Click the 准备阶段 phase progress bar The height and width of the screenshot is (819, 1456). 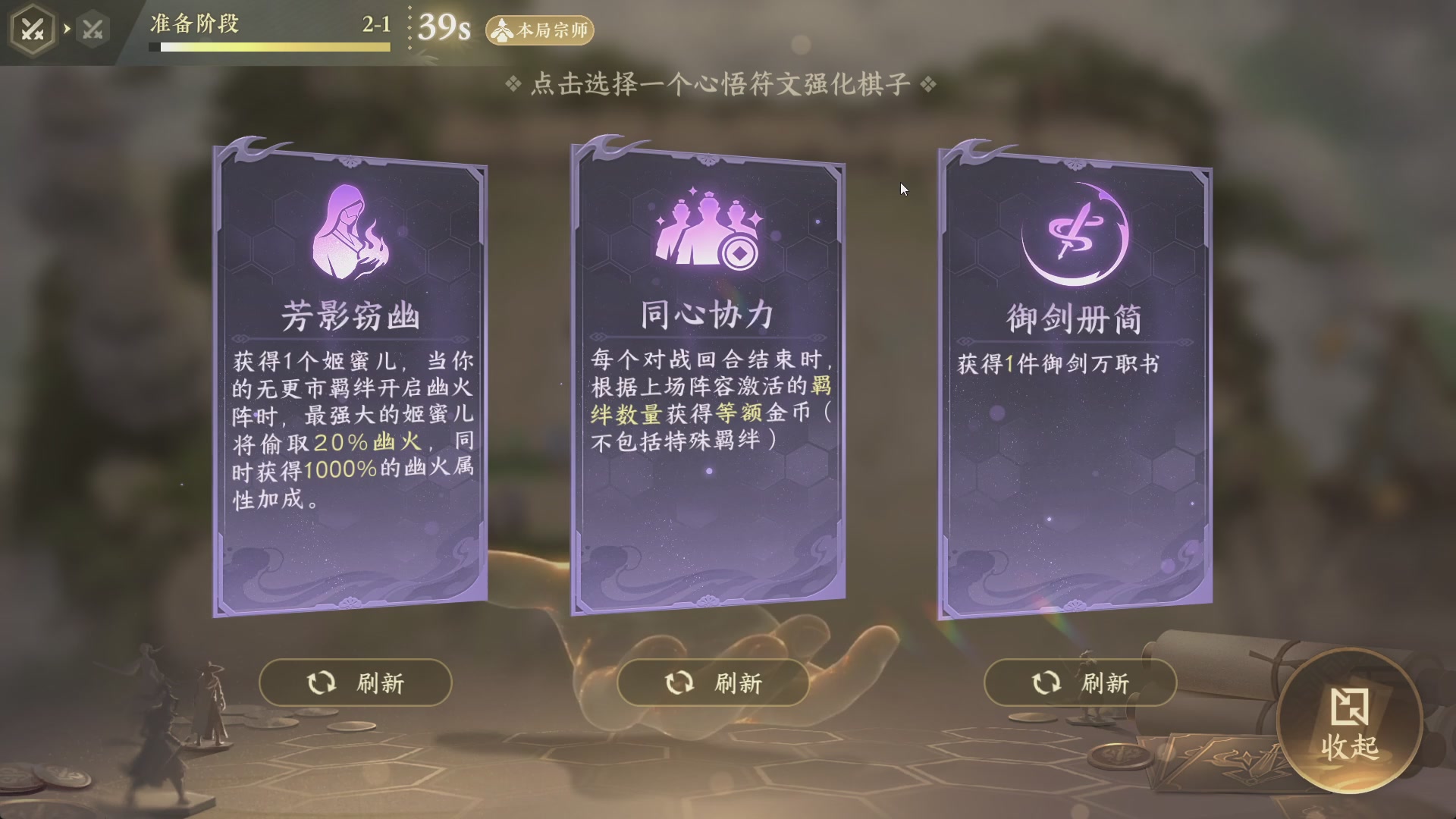tap(269, 45)
